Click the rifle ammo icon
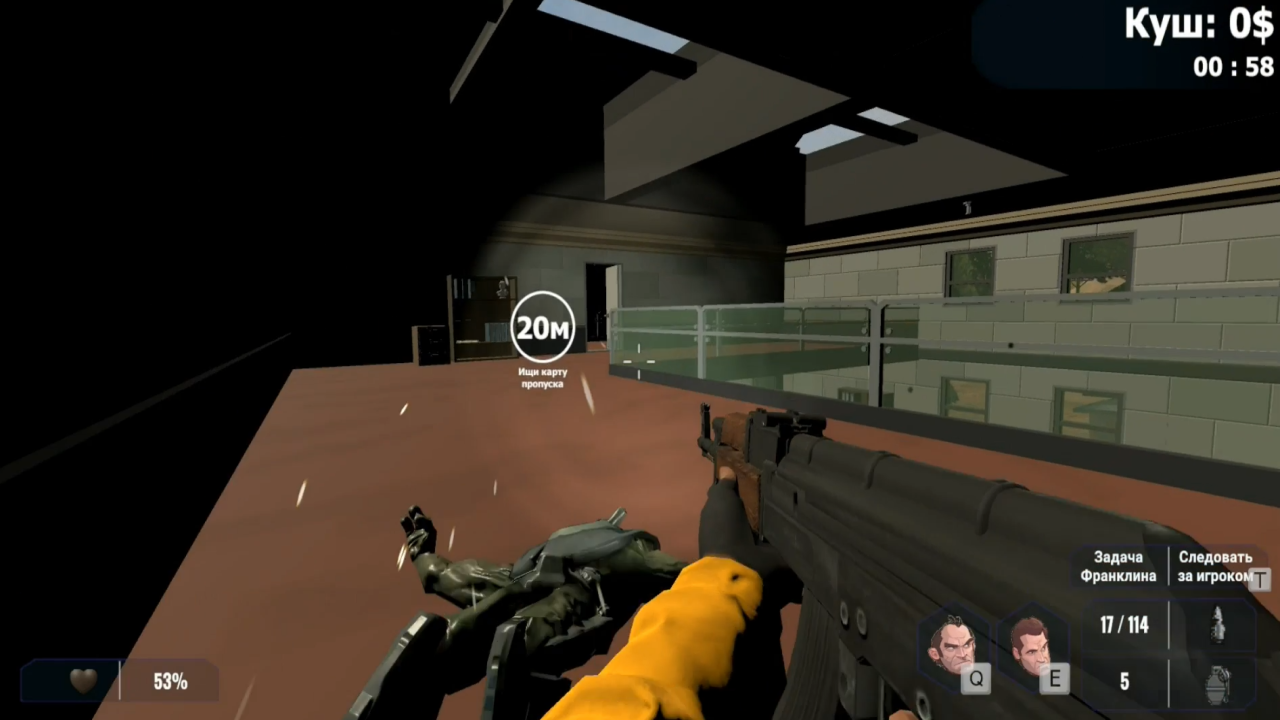This screenshot has width=1280, height=720. (x=1218, y=623)
